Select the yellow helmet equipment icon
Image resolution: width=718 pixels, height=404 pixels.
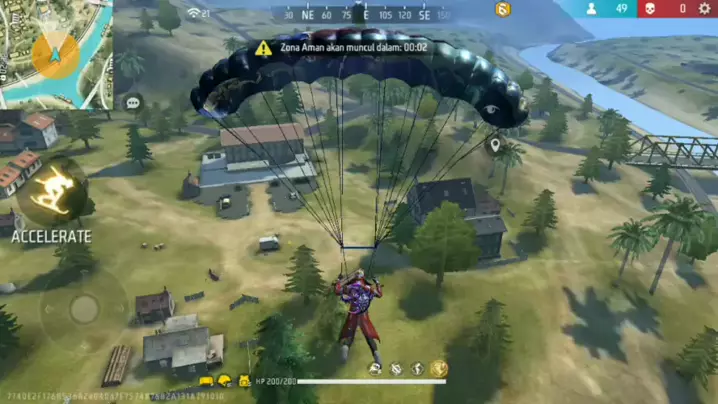(x=224, y=381)
